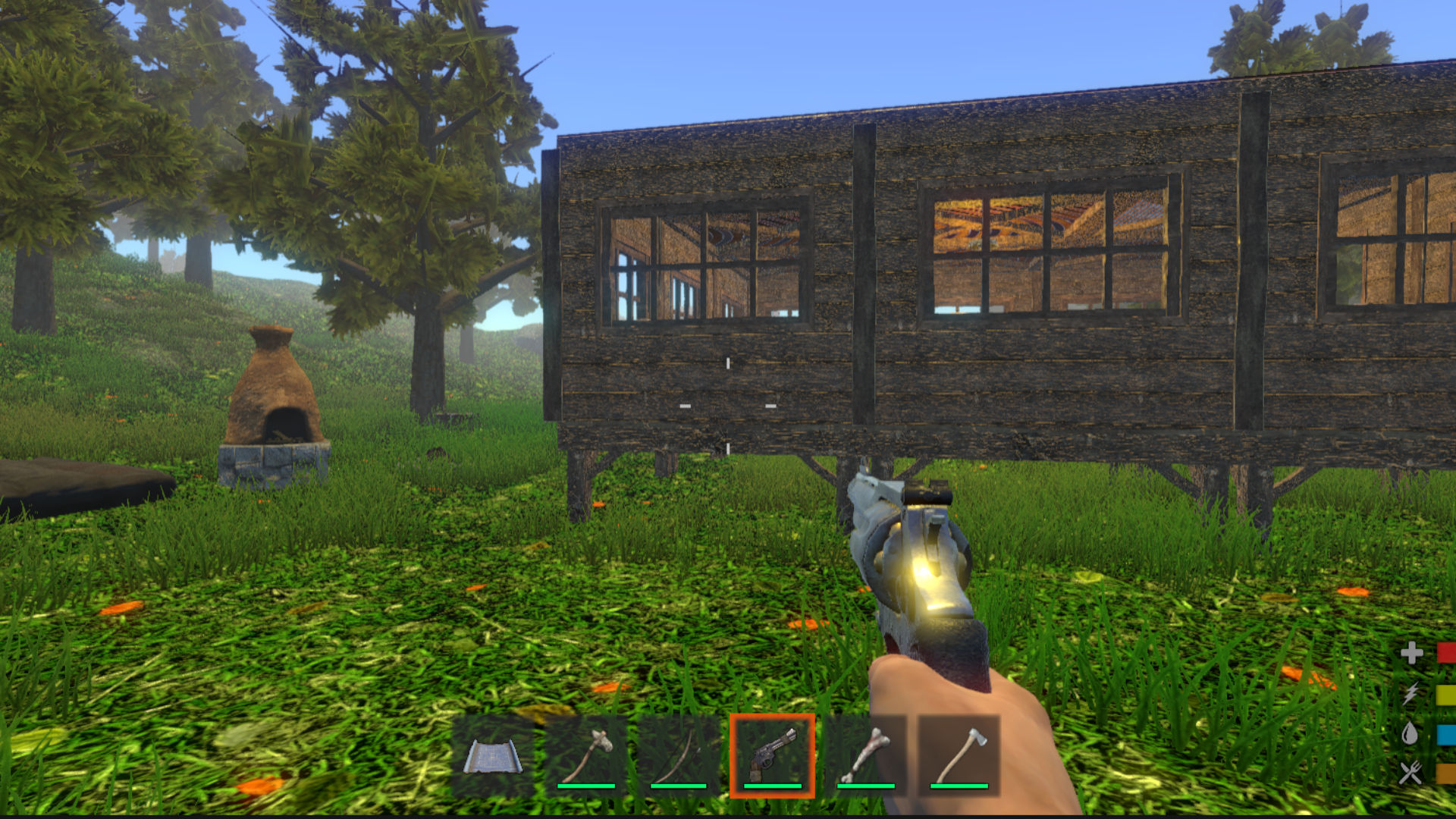Click the blue thirst bar
Screen dimensions: 1456x819
point(1443,733)
